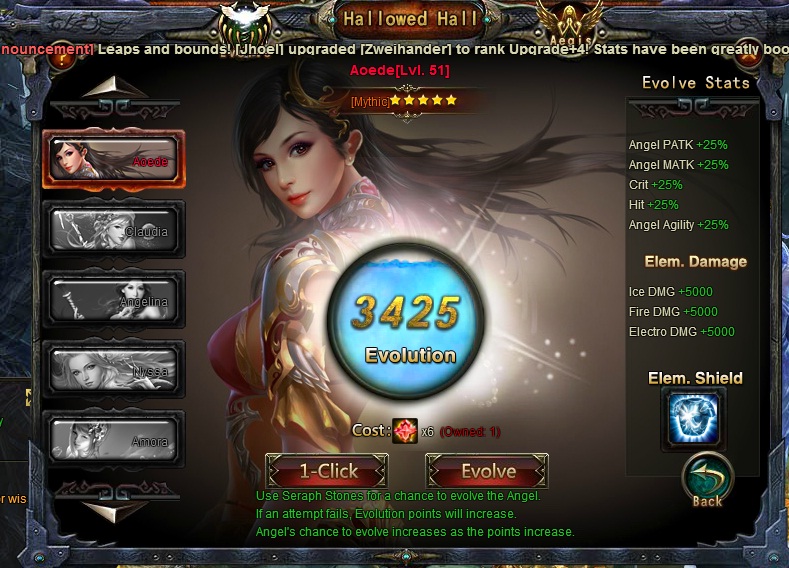This screenshot has width=789, height=568.
Task: Go back with the Back arrow button
Action: (x=707, y=481)
